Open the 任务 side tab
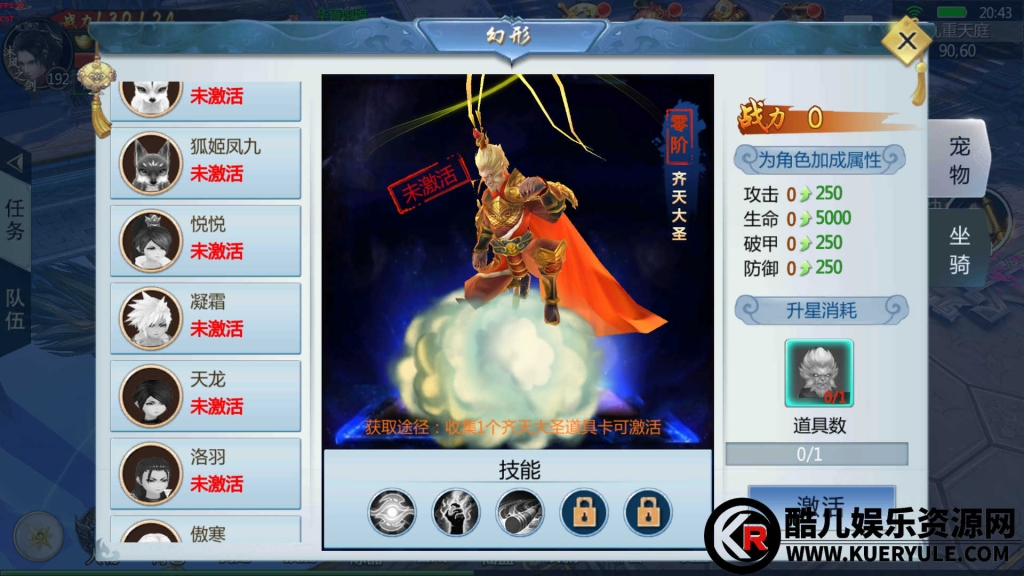 15,220
